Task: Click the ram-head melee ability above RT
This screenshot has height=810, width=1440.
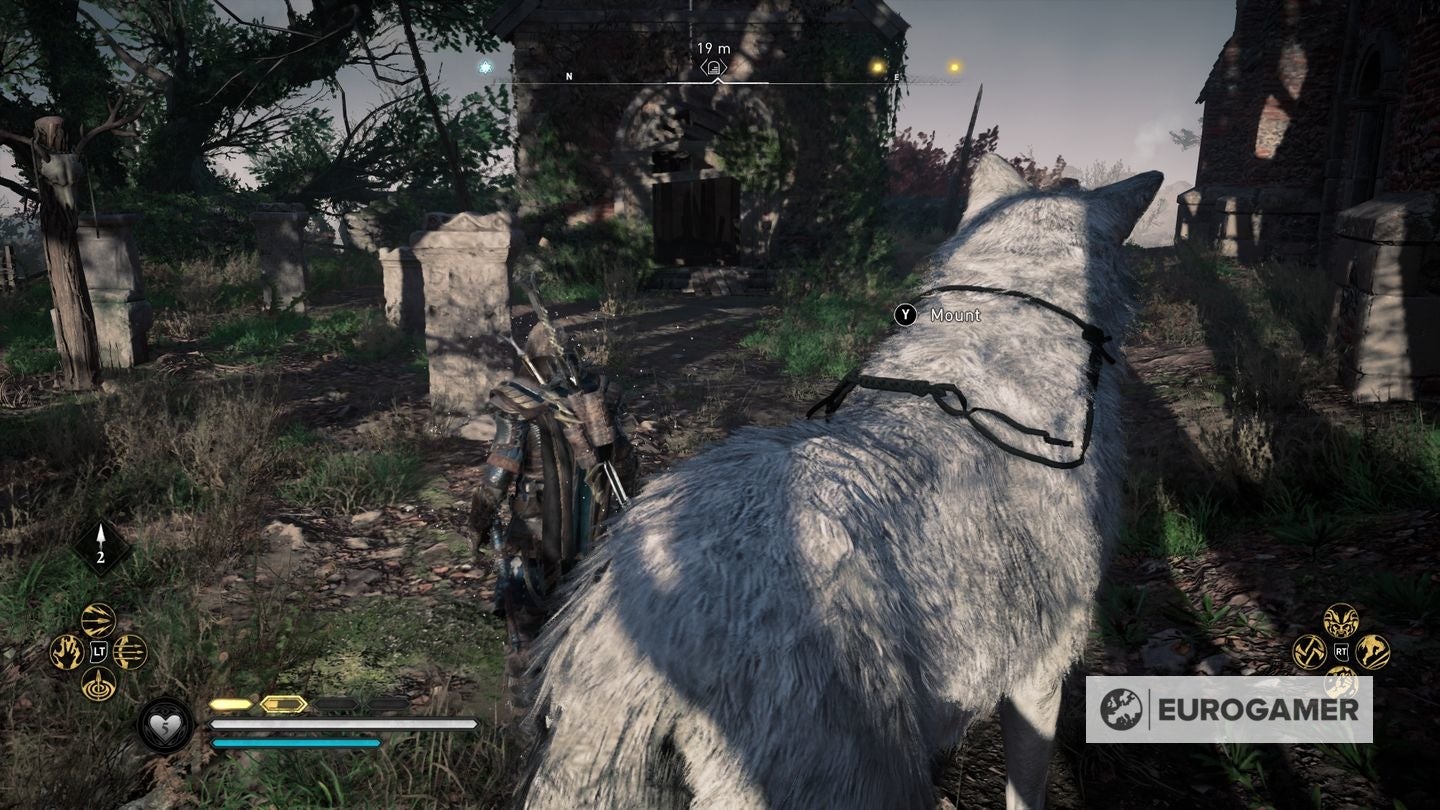Action: [x=1340, y=620]
